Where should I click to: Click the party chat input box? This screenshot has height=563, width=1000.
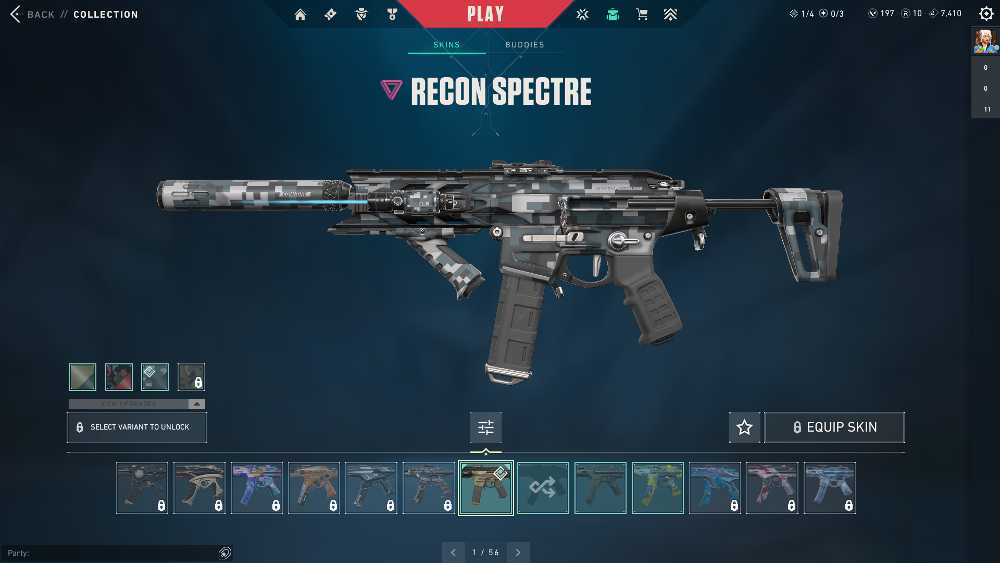pos(110,553)
